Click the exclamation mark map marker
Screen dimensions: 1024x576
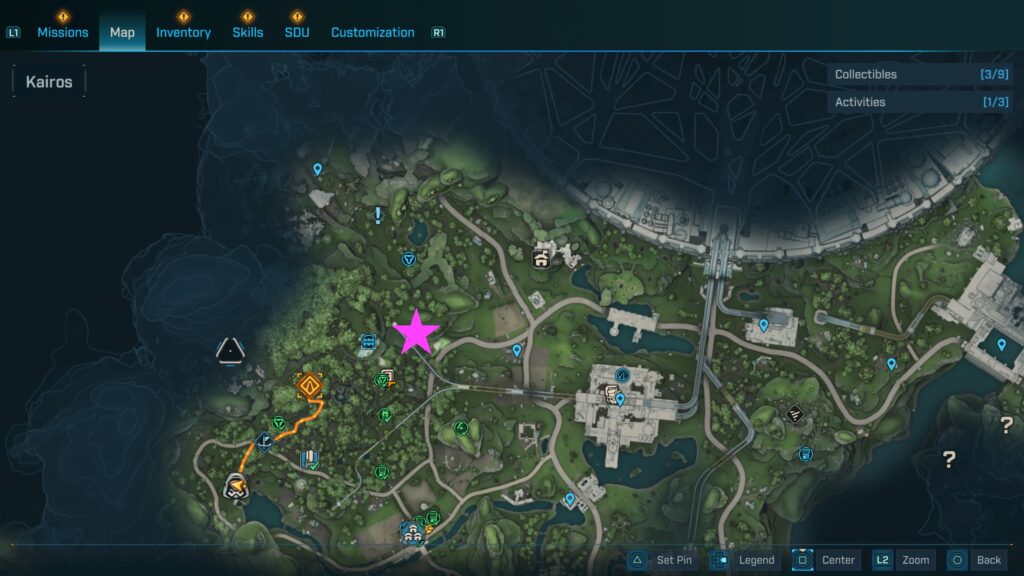click(378, 214)
